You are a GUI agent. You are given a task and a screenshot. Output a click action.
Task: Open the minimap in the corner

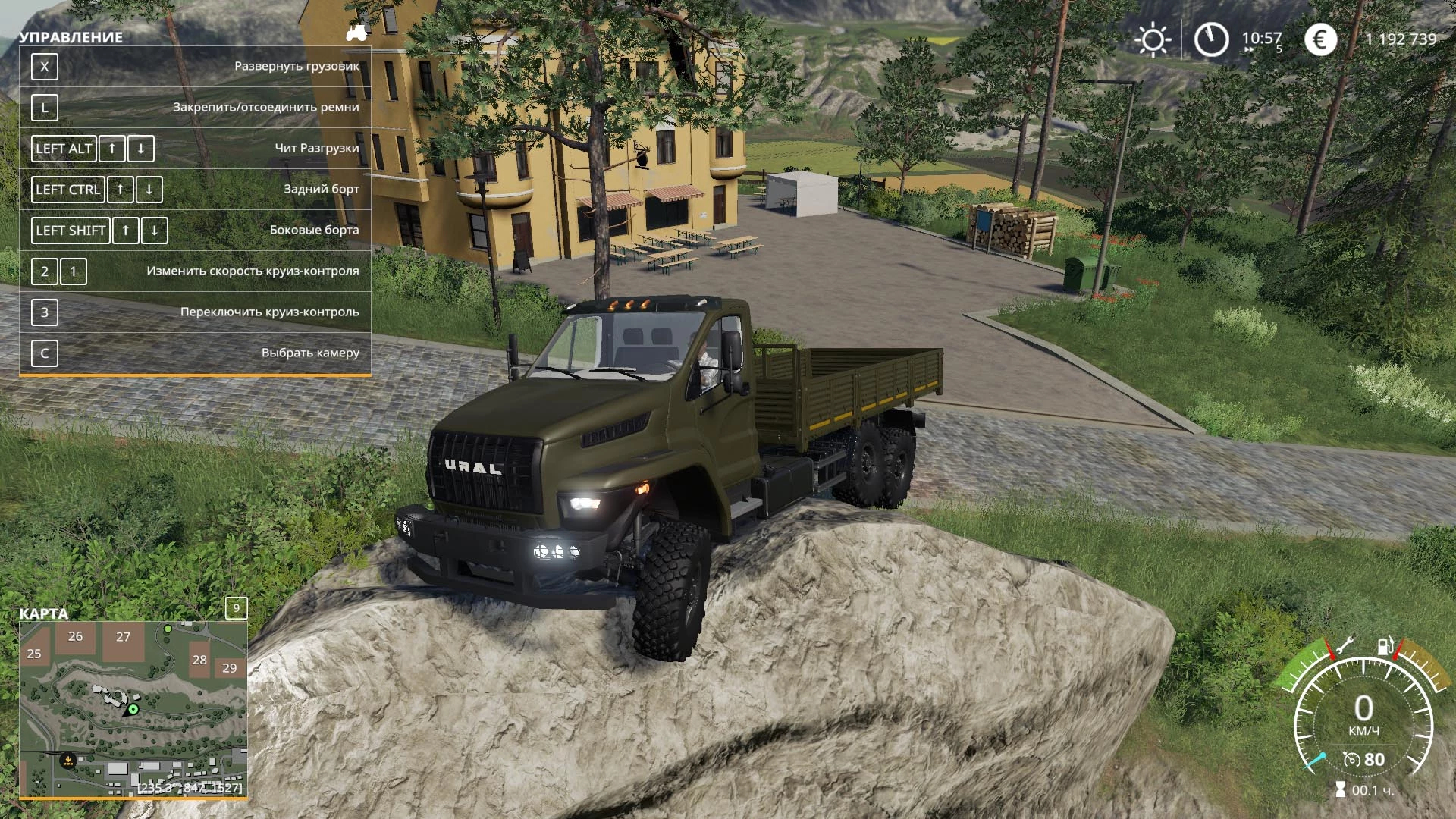coord(133,709)
